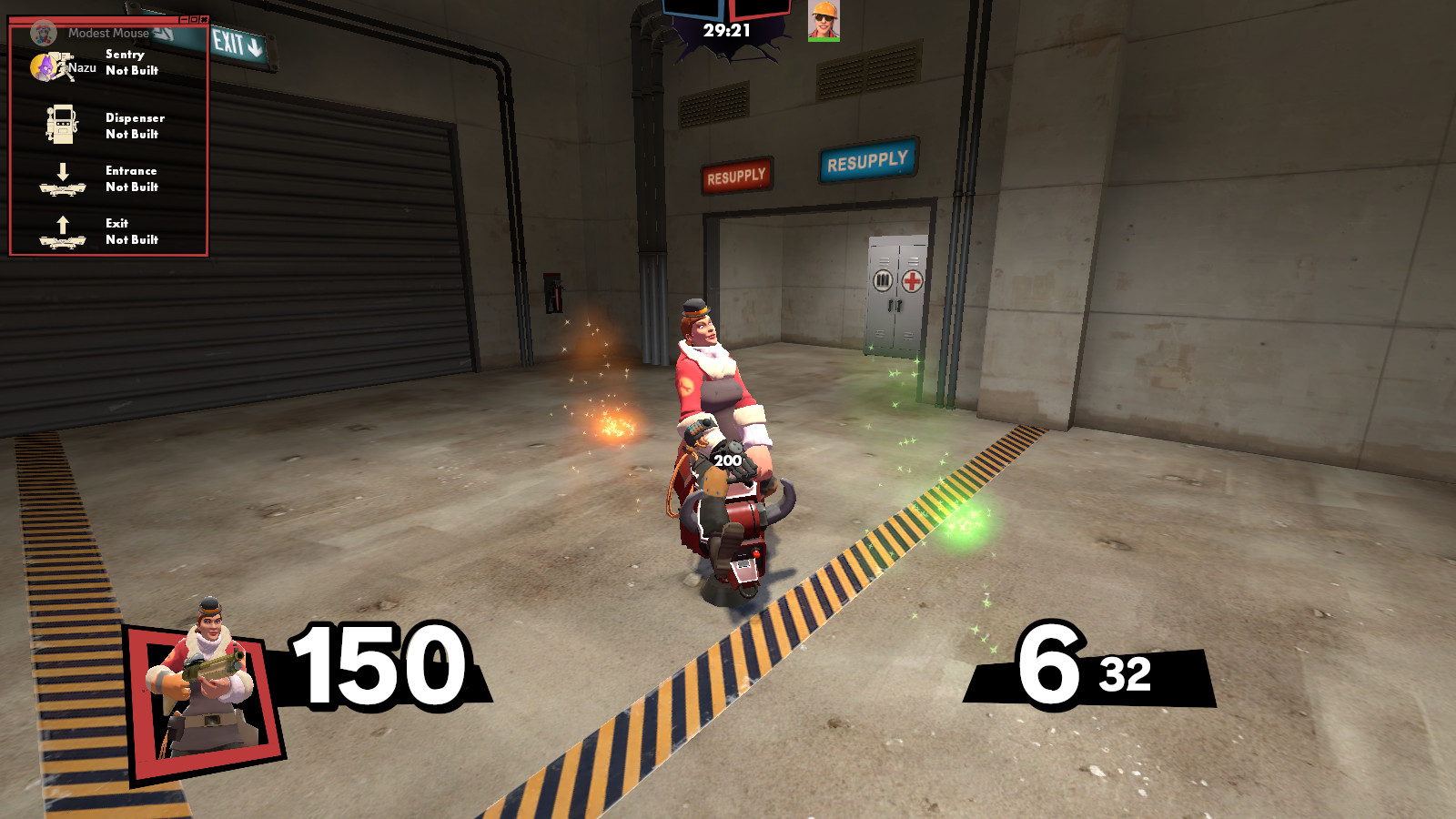This screenshot has height=819, width=1456.
Task: Click Modest Mouse's avatar icon
Action: (44, 34)
